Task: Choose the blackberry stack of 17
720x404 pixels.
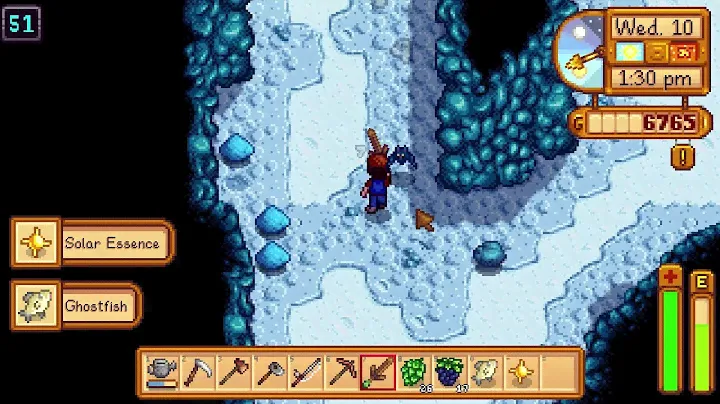Action: point(449,371)
